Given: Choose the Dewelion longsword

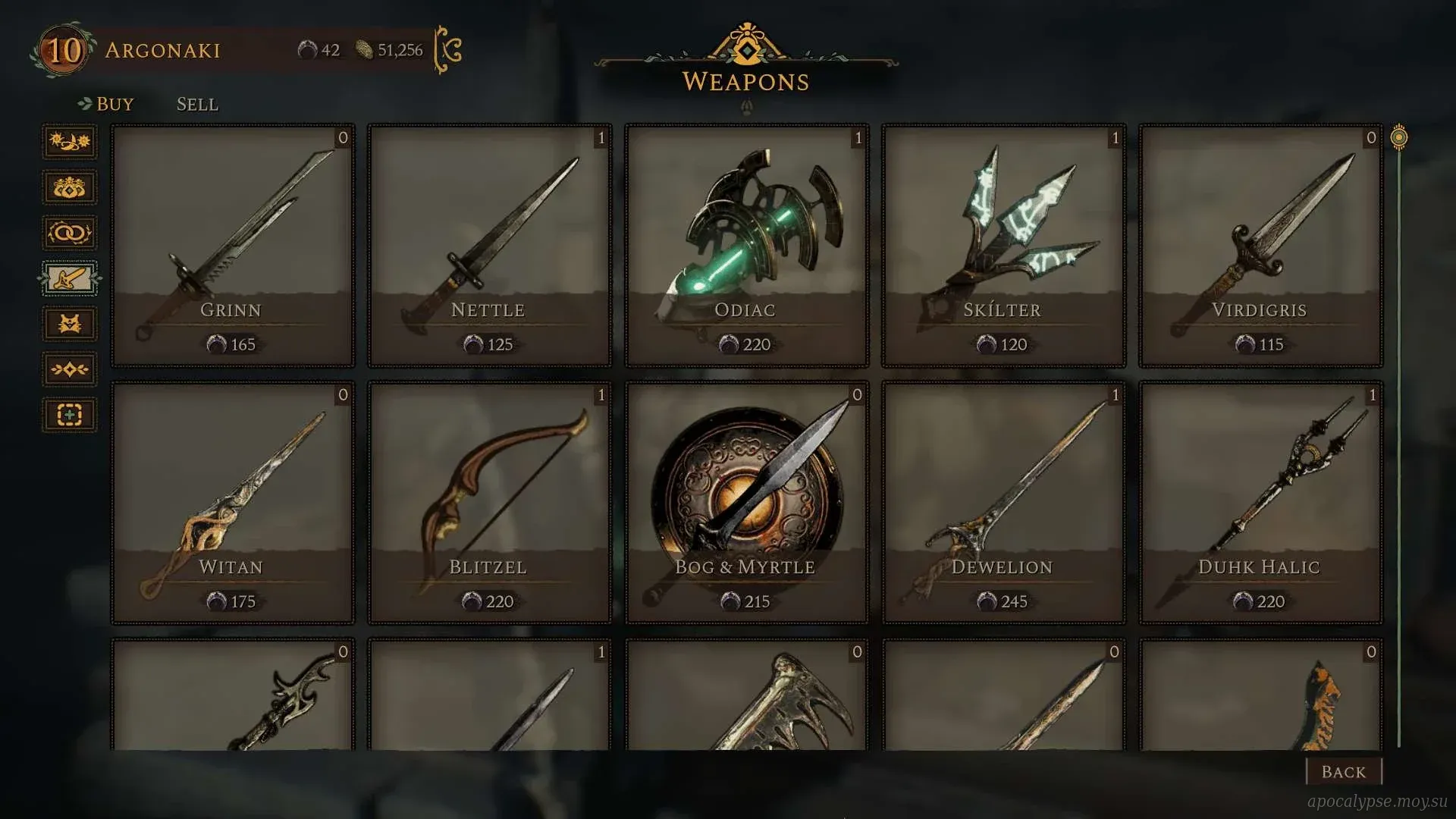Looking at the screenshot, I should [x=1003, y=503].
